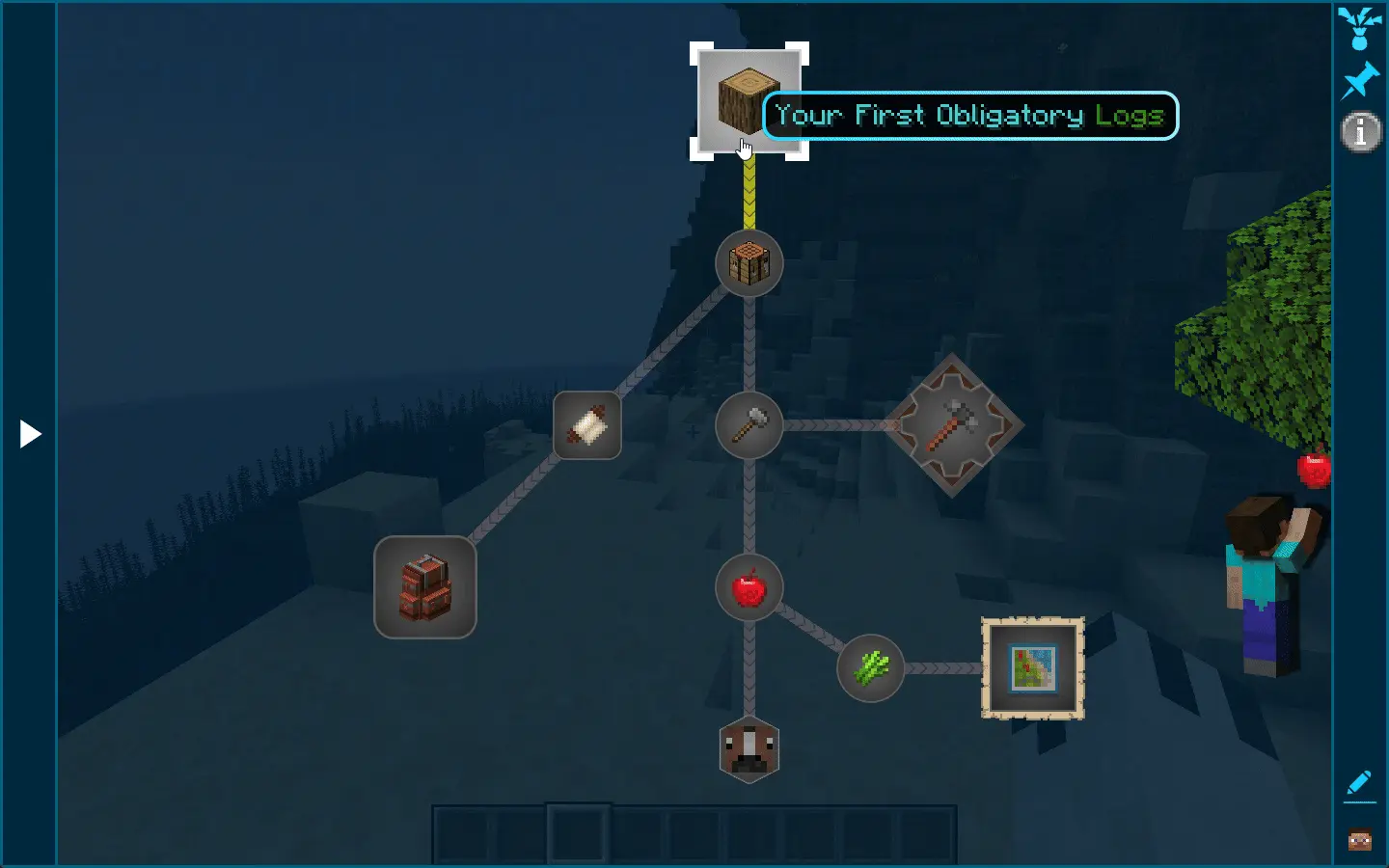Click the floating apple near Steve

(x=1314, y=472)
